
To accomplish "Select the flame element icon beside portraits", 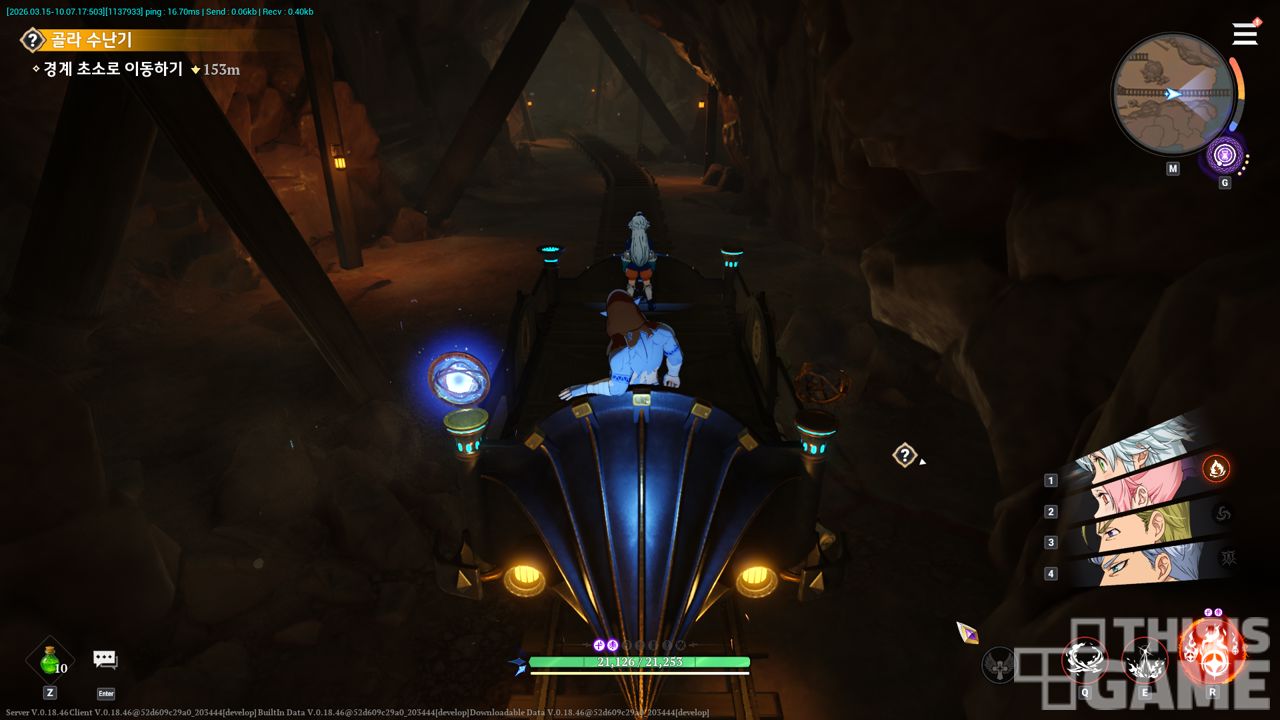I will pos(1216,468).
